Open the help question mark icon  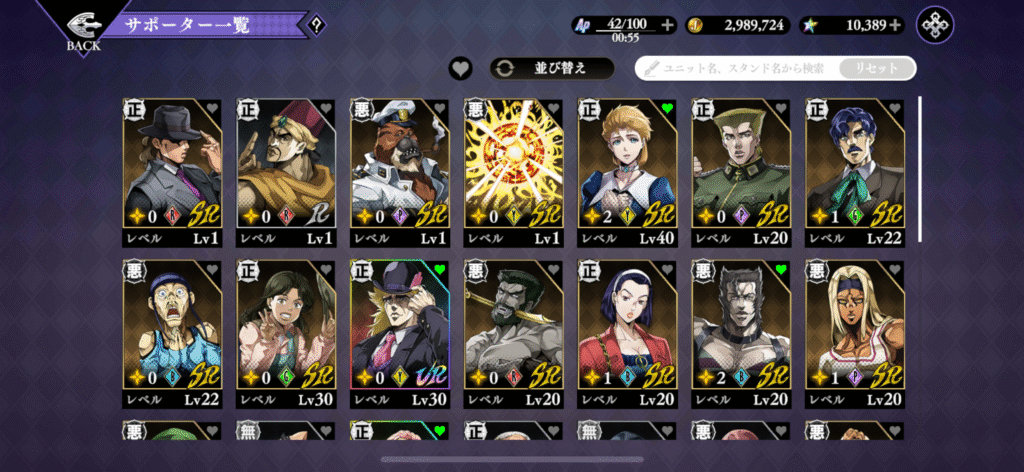(317, 24)
